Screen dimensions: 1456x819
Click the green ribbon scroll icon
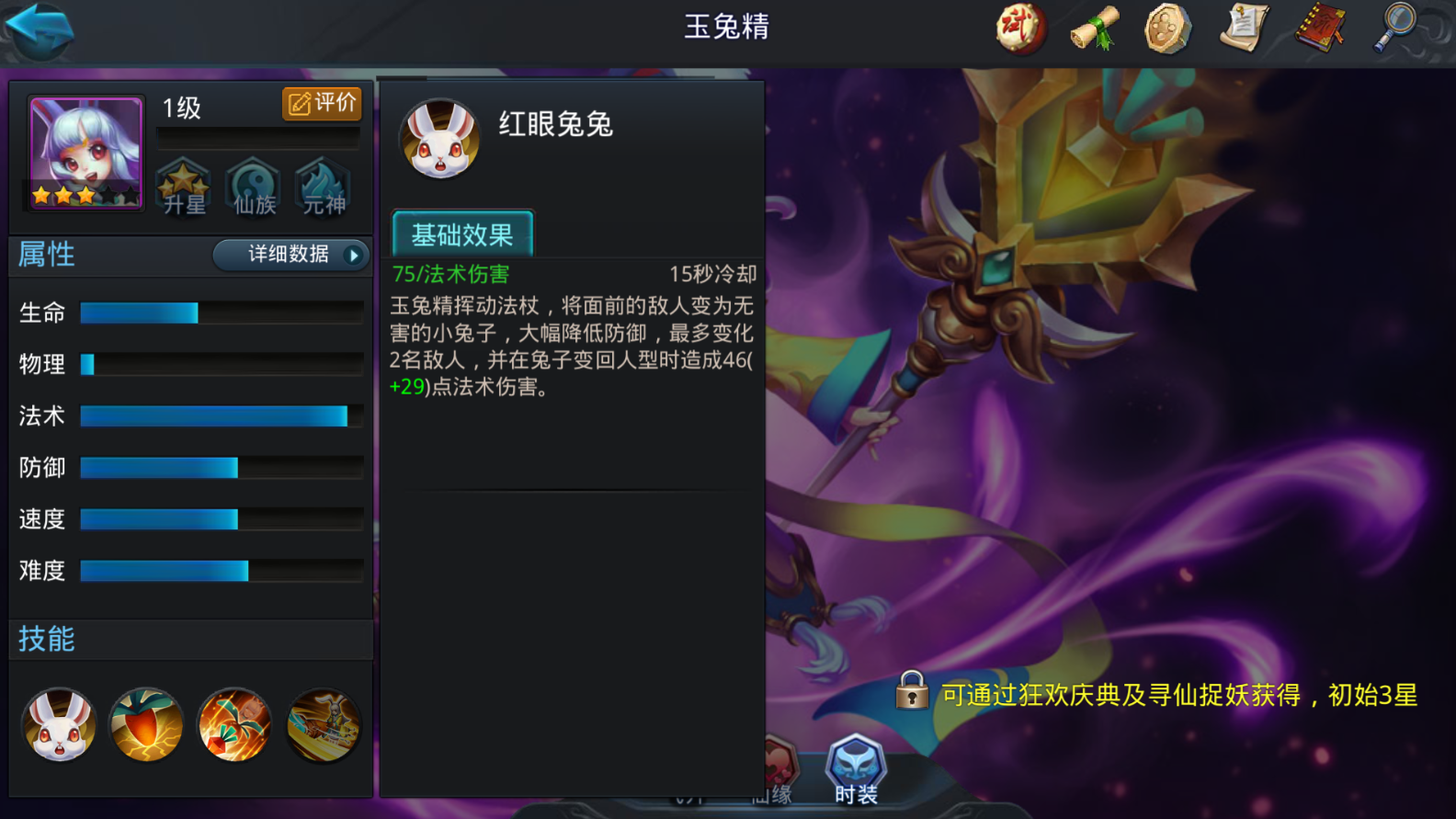(x=1094, y=28)
